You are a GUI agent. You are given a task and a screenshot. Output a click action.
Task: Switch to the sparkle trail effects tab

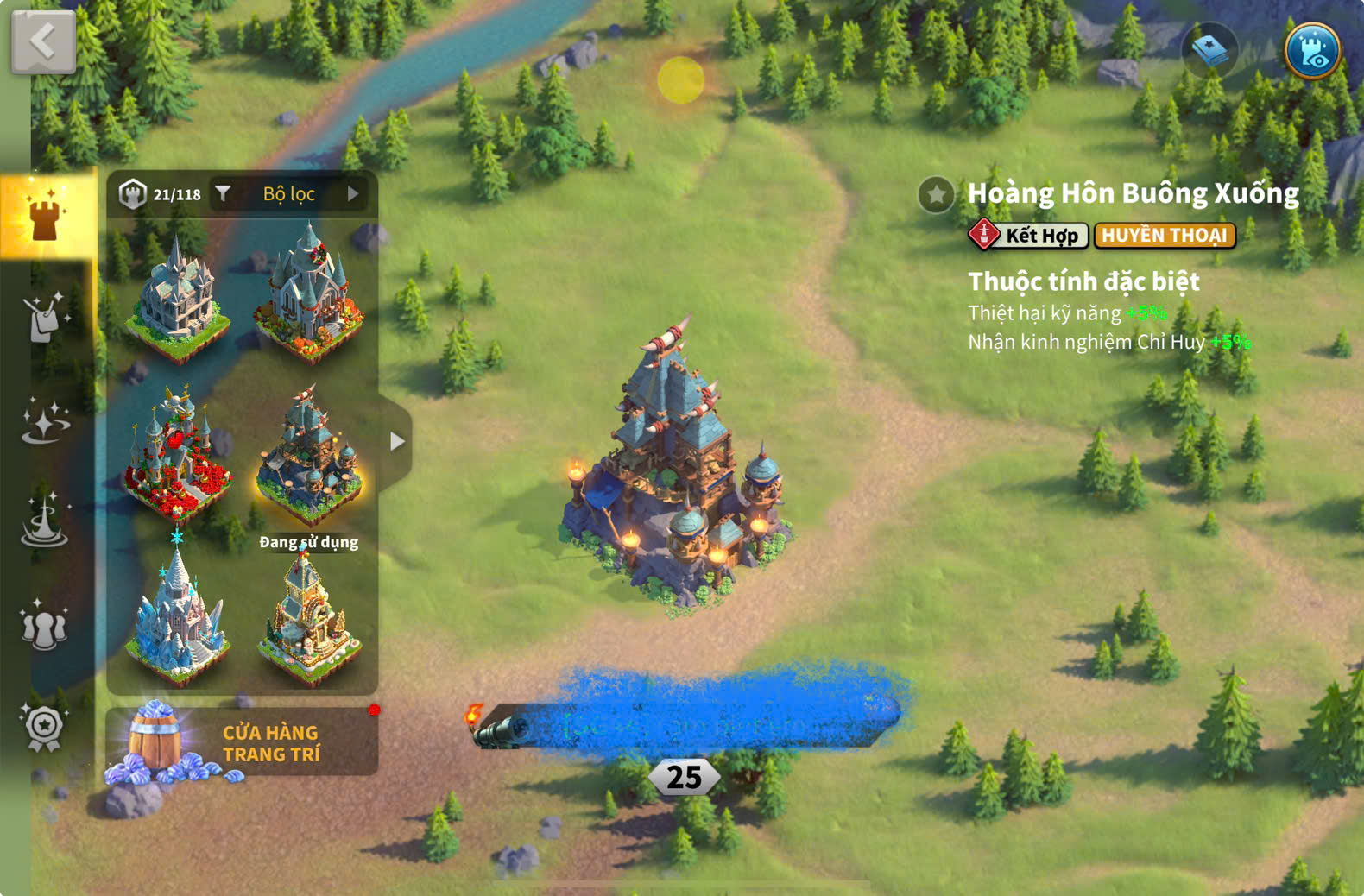[x=45, y=421]
